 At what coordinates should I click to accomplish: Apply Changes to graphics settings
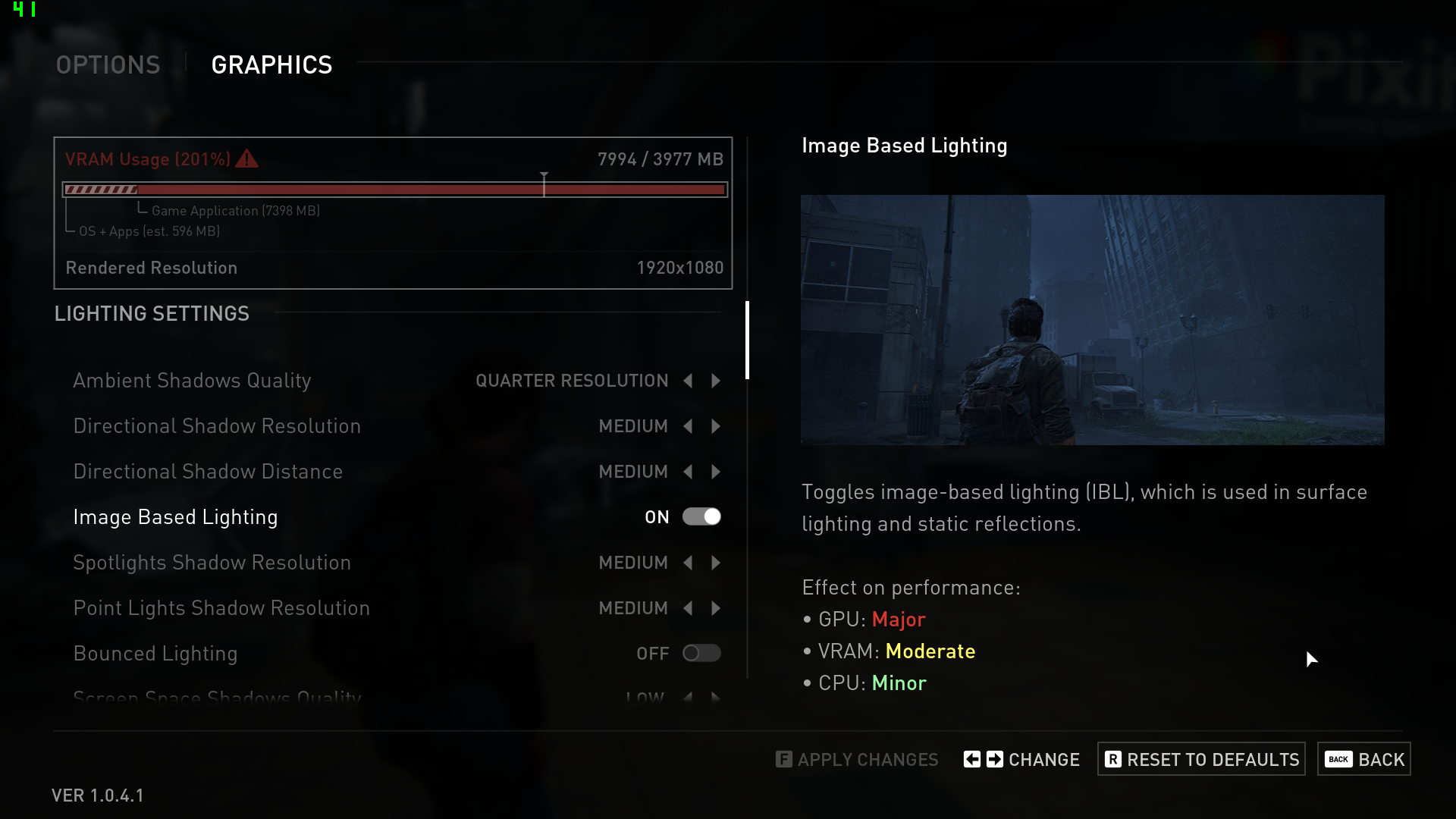[x=857, y=759]
